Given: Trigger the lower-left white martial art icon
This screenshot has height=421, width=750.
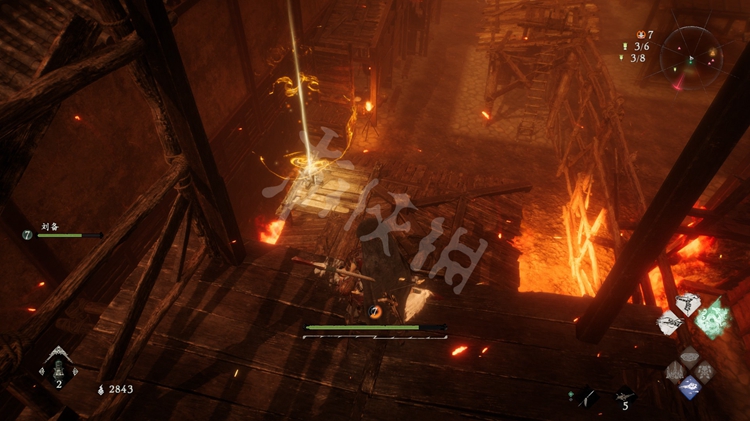Looking at the screenshot, I should 669,322.
